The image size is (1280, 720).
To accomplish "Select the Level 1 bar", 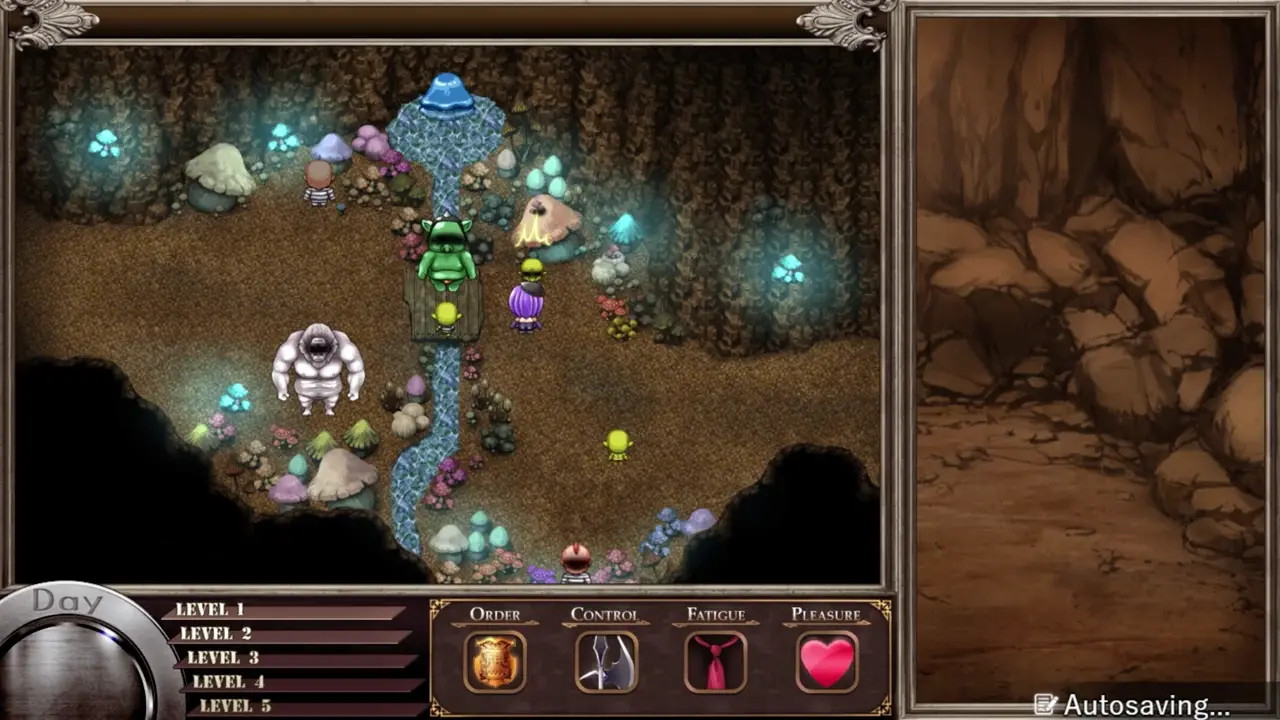I will click(x=285, y=610).
